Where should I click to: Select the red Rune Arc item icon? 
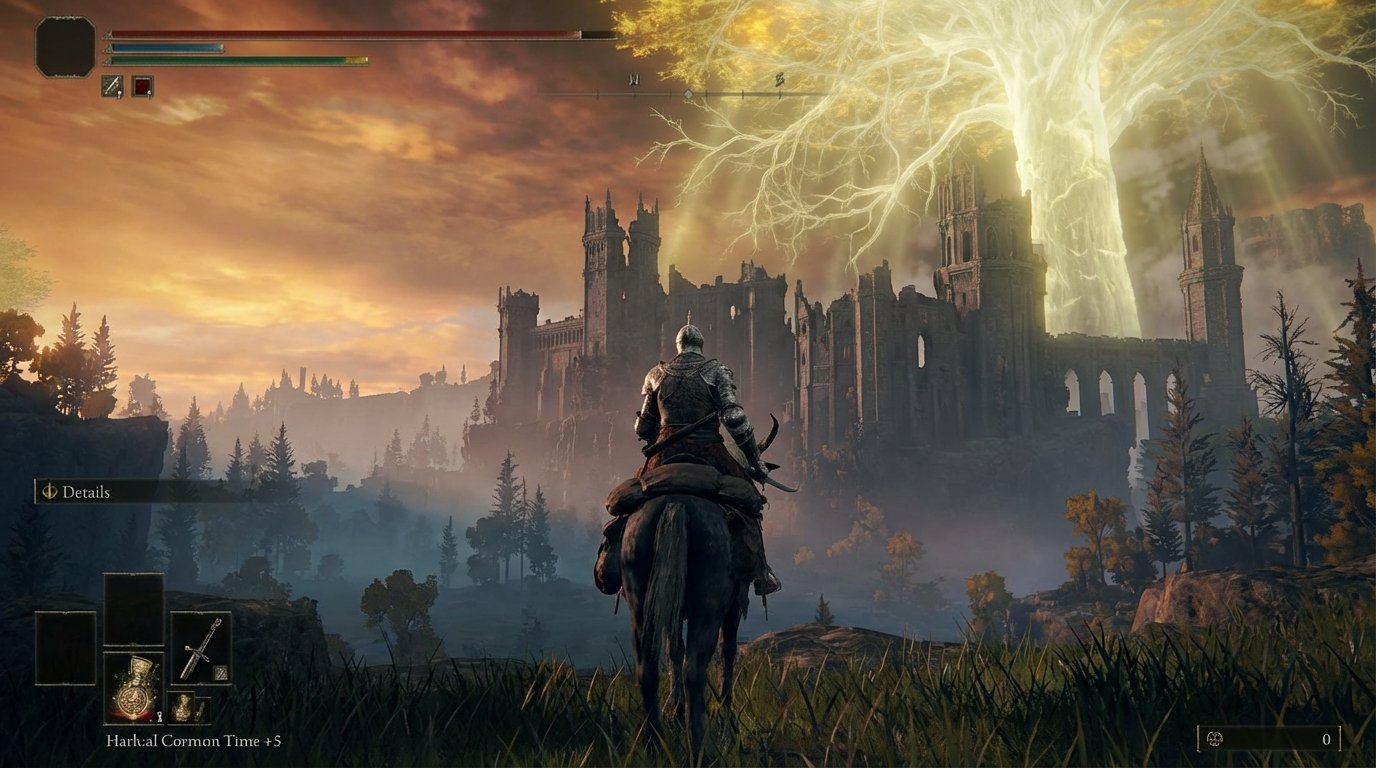pyautogui.click(x=141, y=84)
